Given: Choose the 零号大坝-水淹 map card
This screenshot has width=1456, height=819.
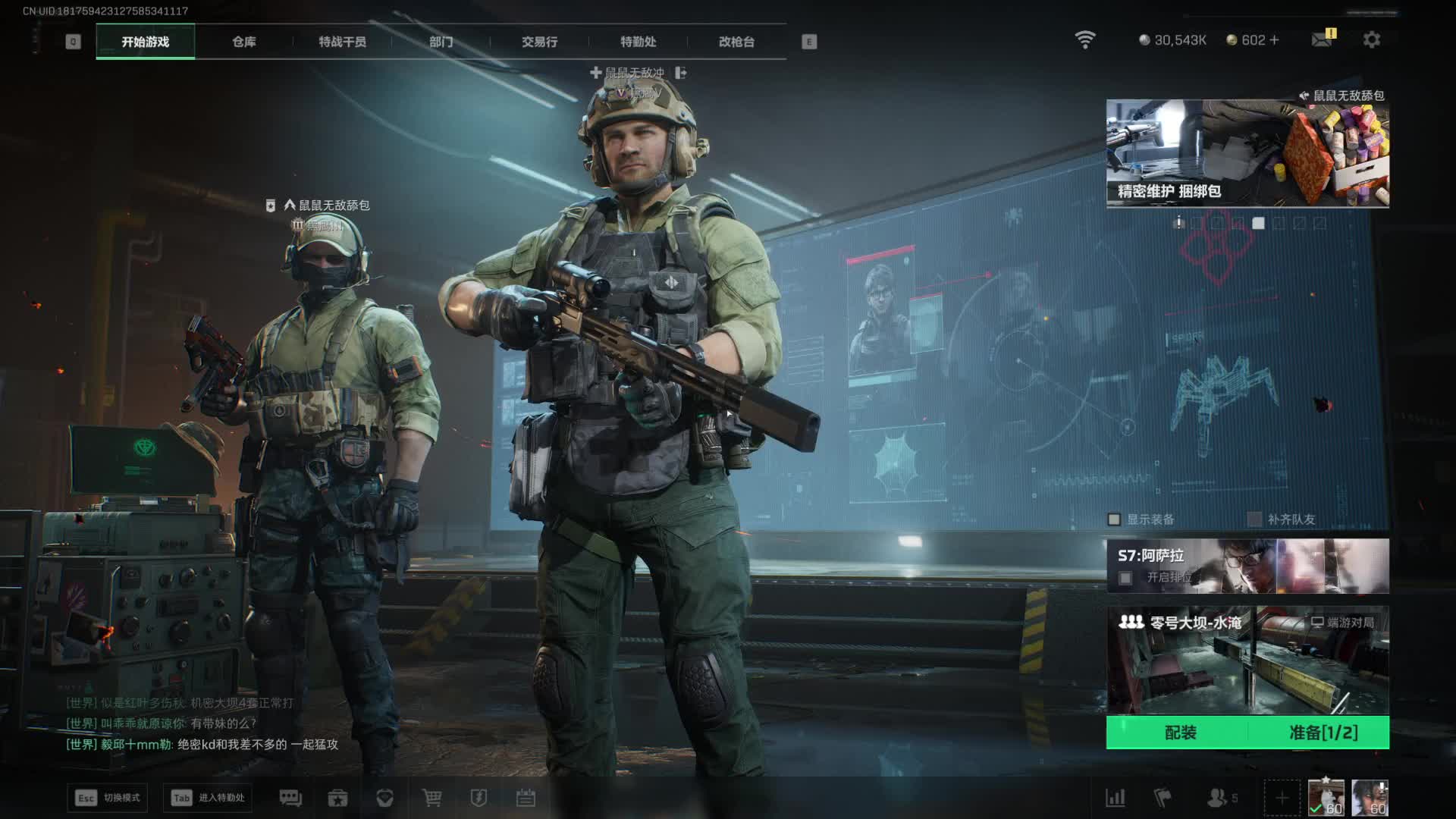Looking at the screenshot, I should point(1247,660).
